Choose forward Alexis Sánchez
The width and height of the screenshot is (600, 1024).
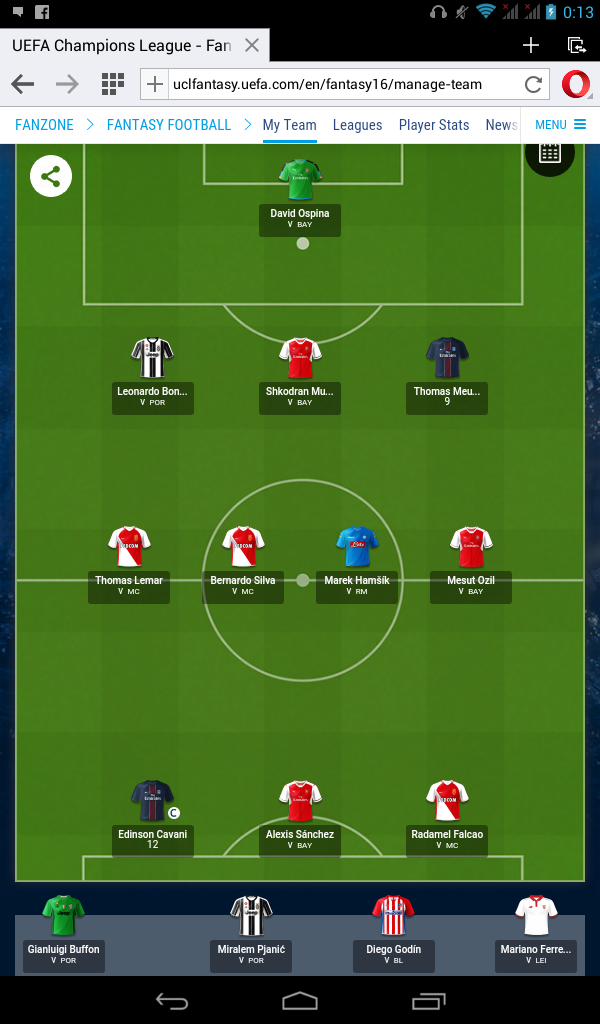[300, 801]
